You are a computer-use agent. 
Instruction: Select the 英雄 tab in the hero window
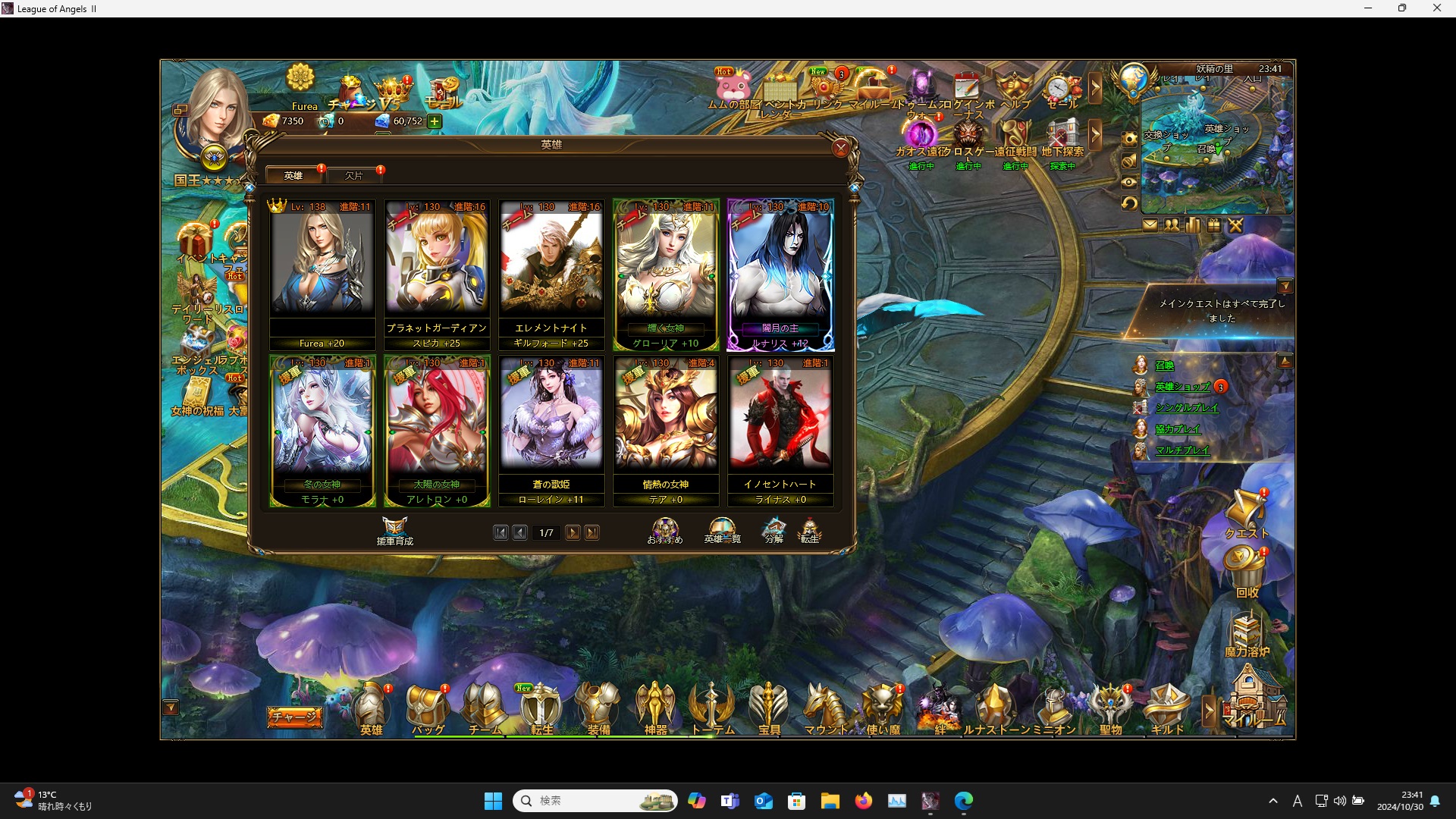click(293, 175)
